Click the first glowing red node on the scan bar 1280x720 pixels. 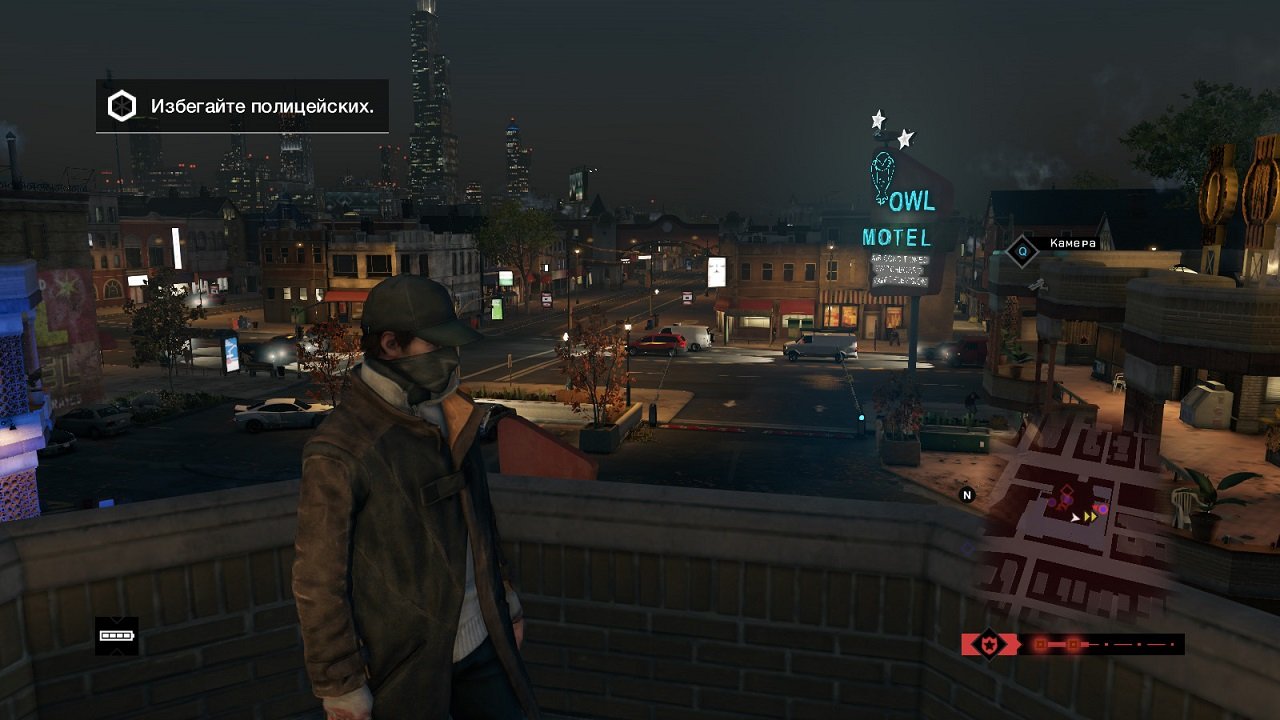click(1038, 643)
